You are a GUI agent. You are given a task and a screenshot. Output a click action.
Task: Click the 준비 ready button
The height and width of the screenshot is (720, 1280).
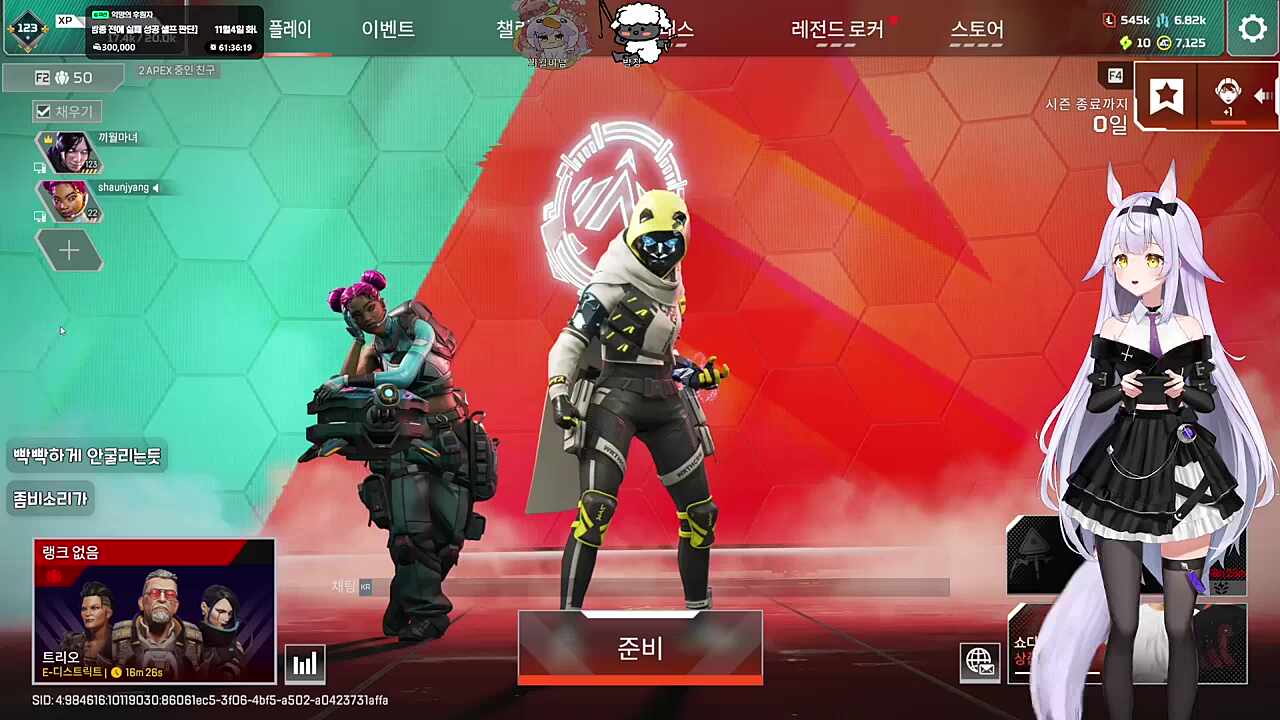640,648
